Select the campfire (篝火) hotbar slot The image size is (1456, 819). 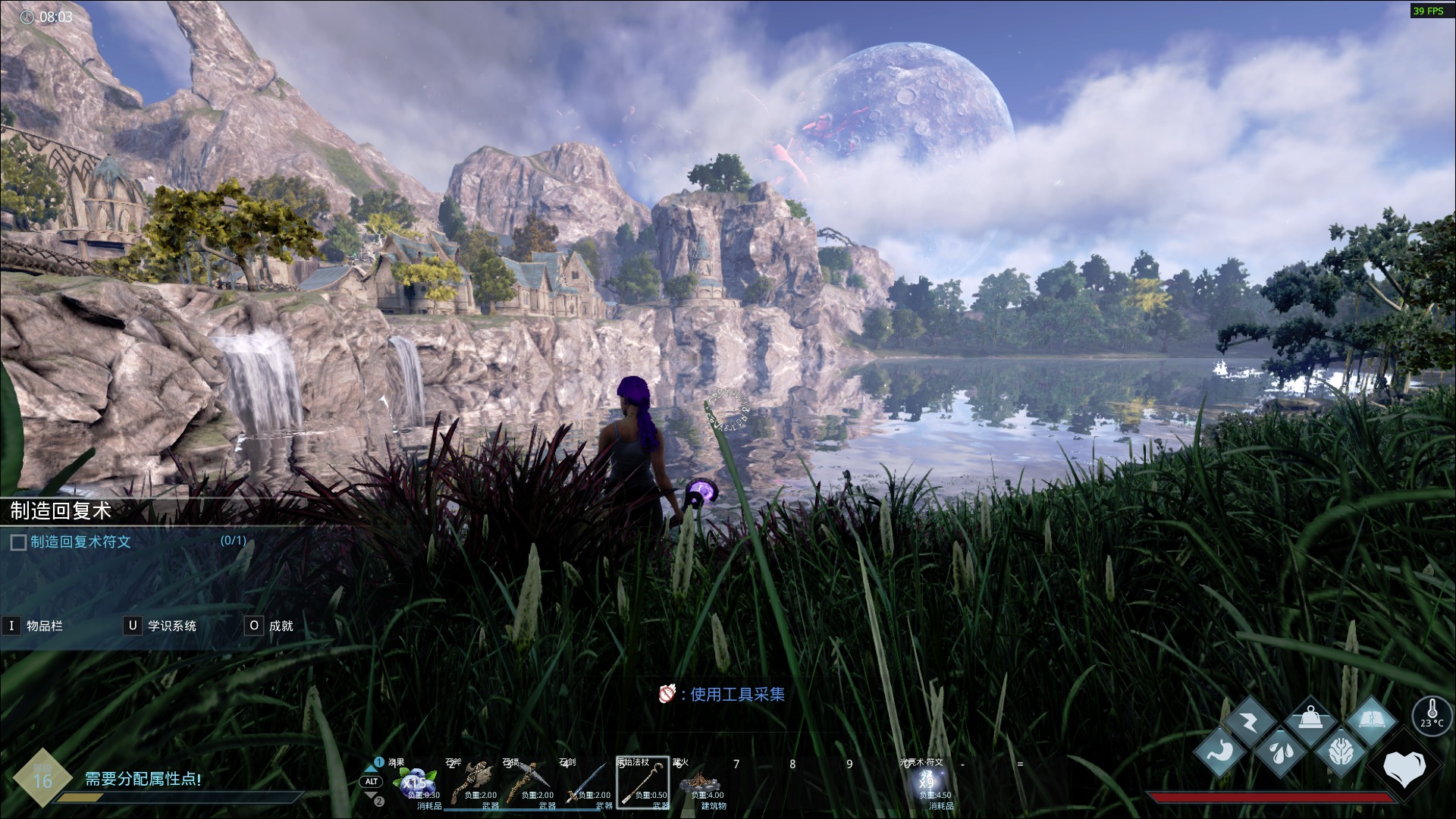pos(699,783)
